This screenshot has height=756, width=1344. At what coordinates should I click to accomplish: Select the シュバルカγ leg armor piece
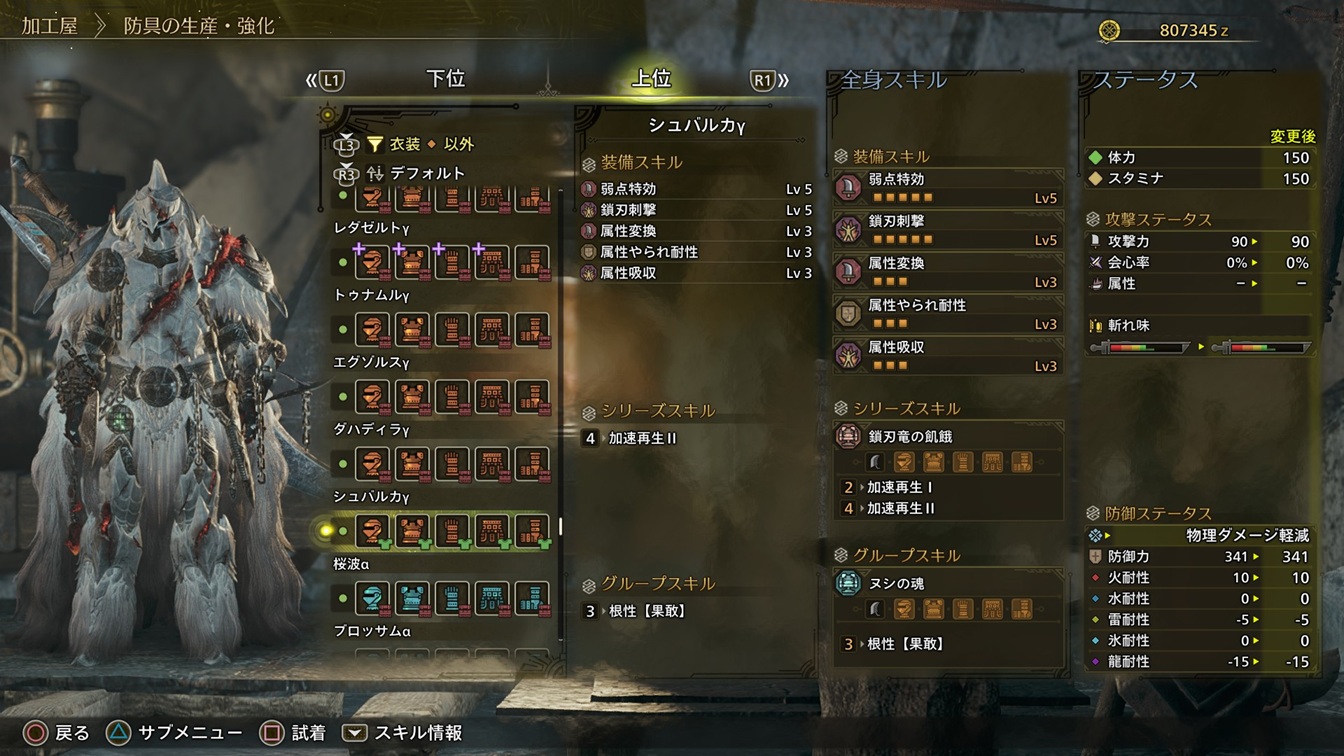(x=532, y=531)
